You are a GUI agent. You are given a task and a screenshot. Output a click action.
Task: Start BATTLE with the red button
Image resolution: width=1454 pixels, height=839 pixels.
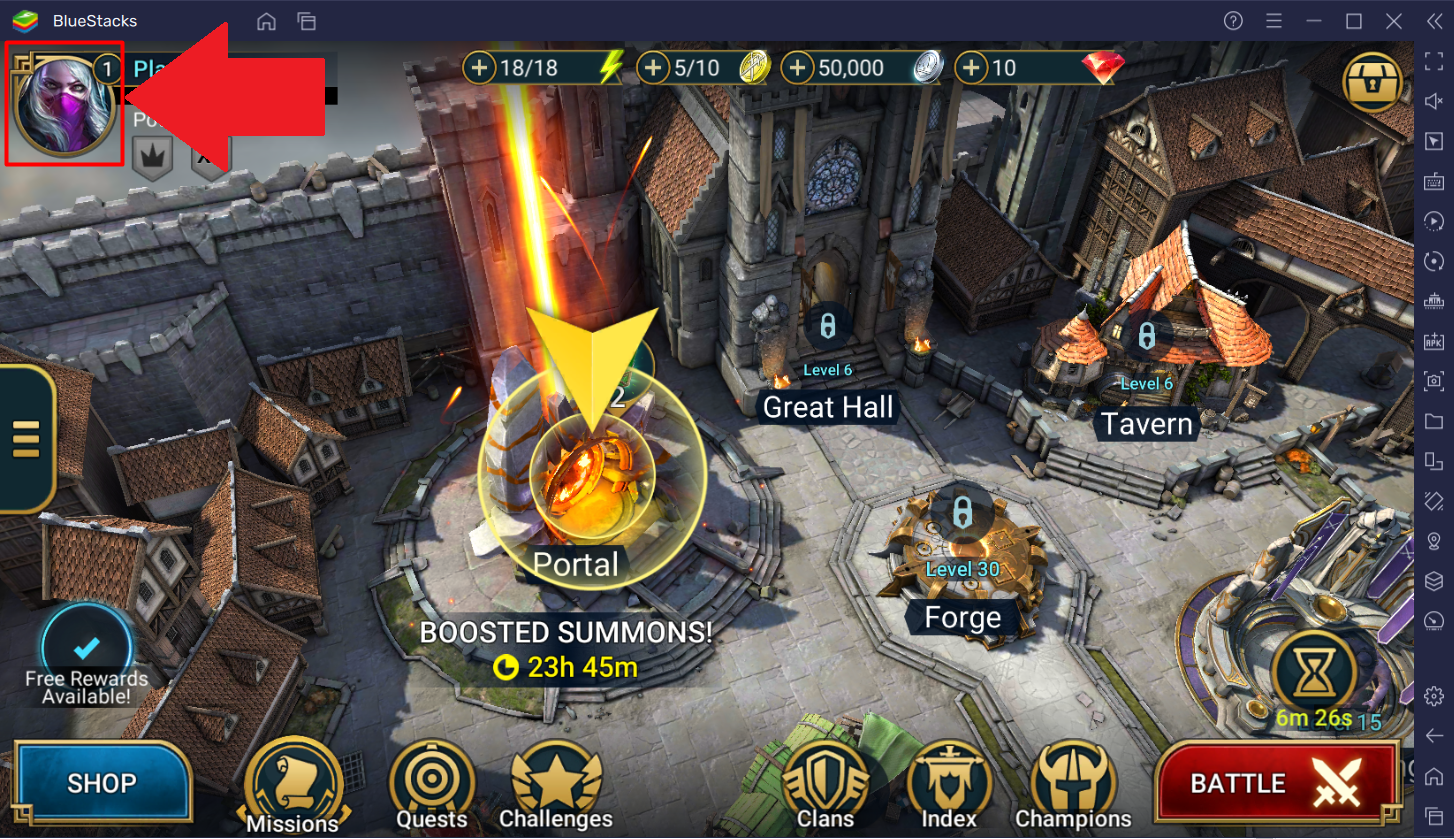point(1276,783)
